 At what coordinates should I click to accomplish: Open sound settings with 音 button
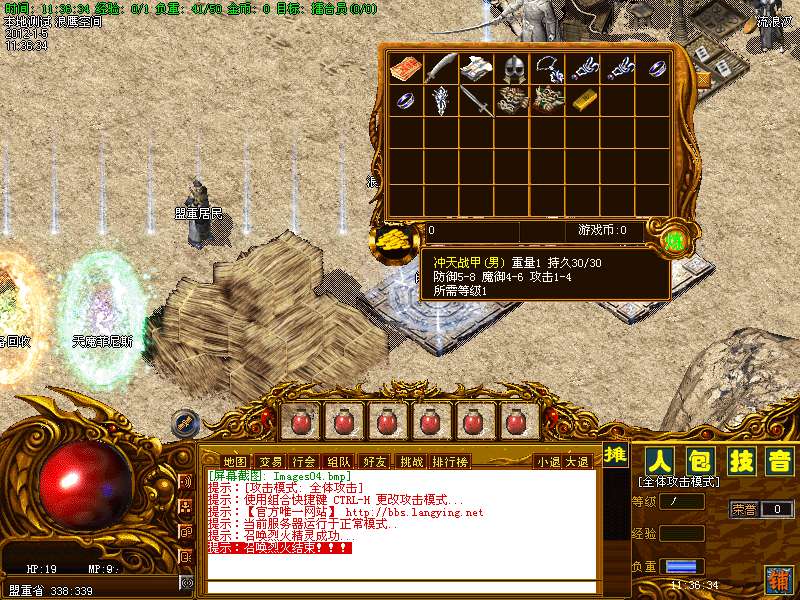[x=778, y=461]
